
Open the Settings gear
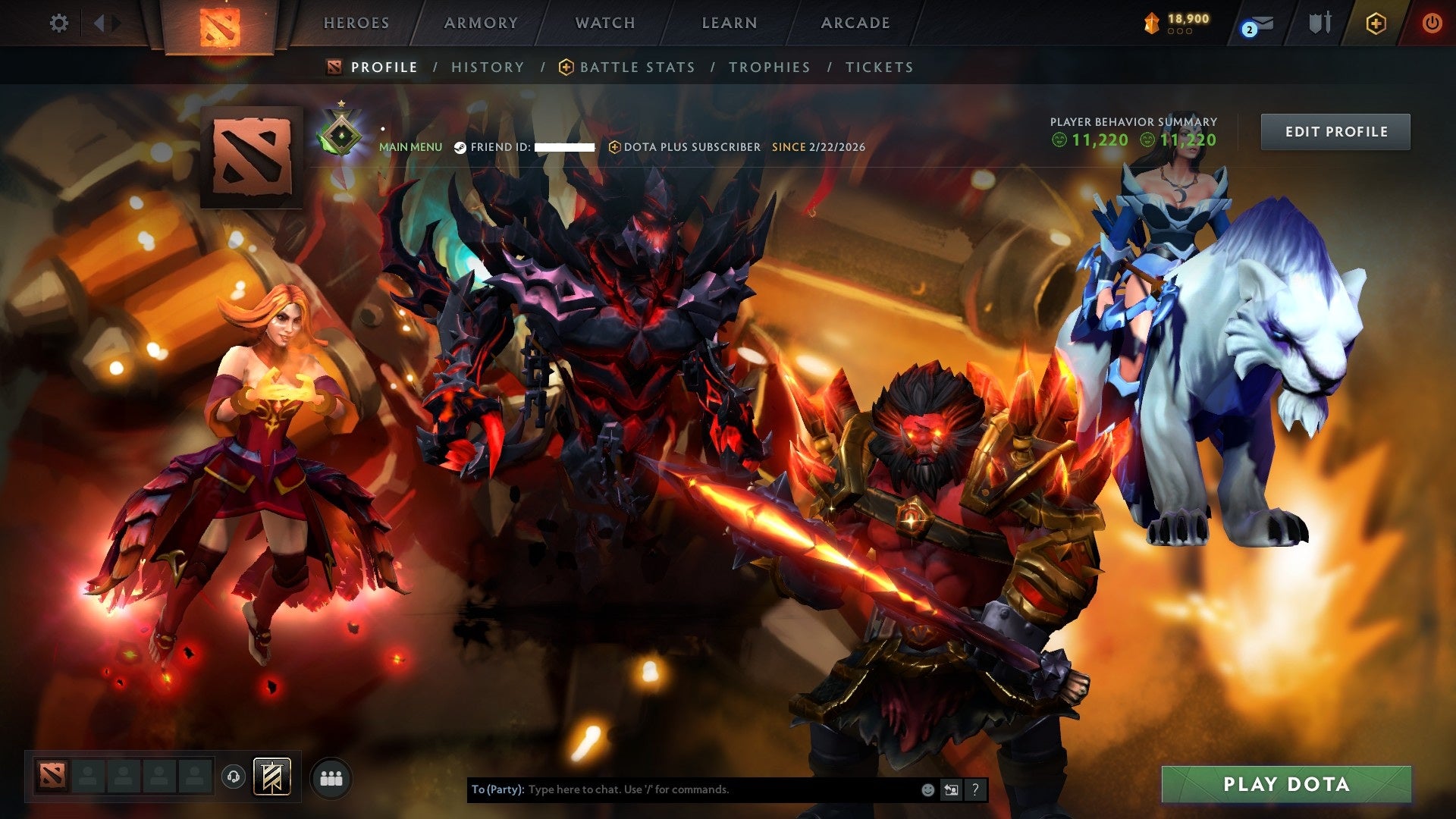tap(59, 23)
